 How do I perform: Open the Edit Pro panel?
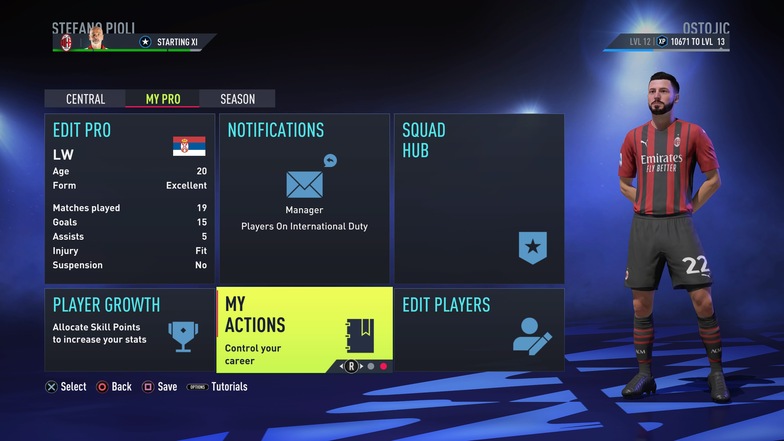click(x=129, y=198)
